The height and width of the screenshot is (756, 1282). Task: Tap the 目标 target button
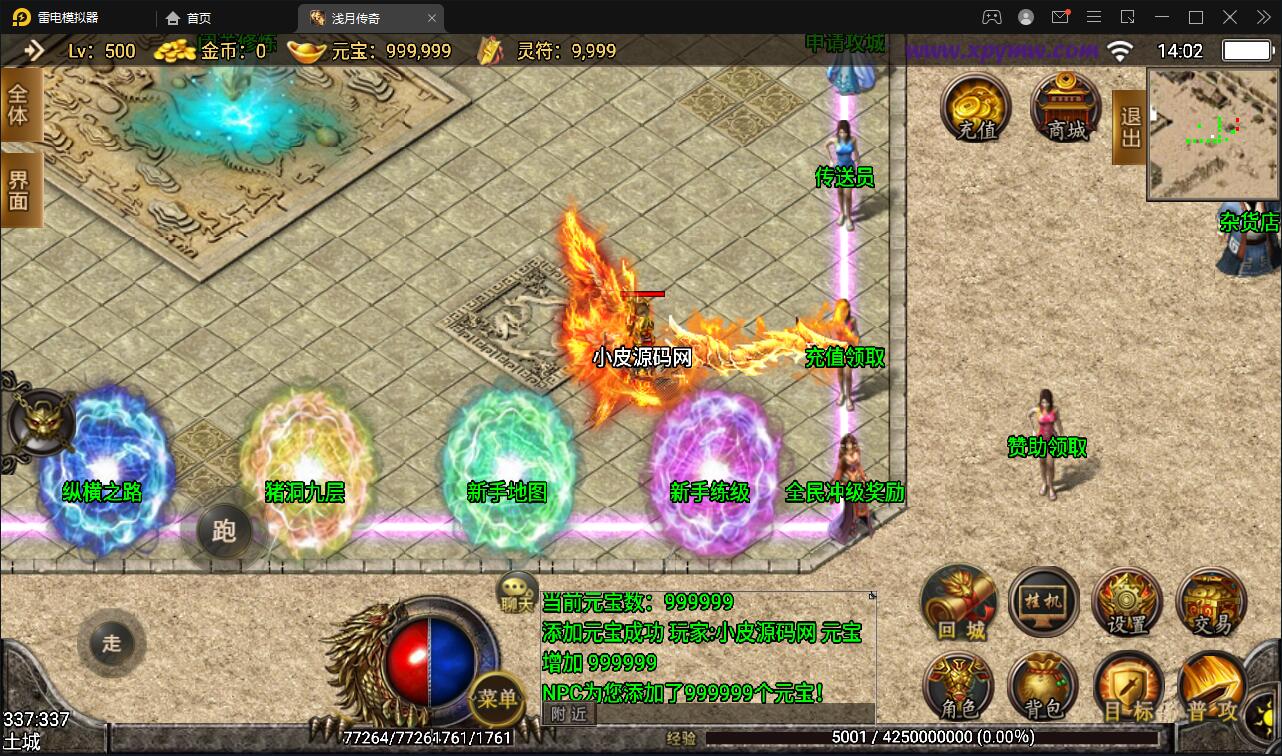1127,688
